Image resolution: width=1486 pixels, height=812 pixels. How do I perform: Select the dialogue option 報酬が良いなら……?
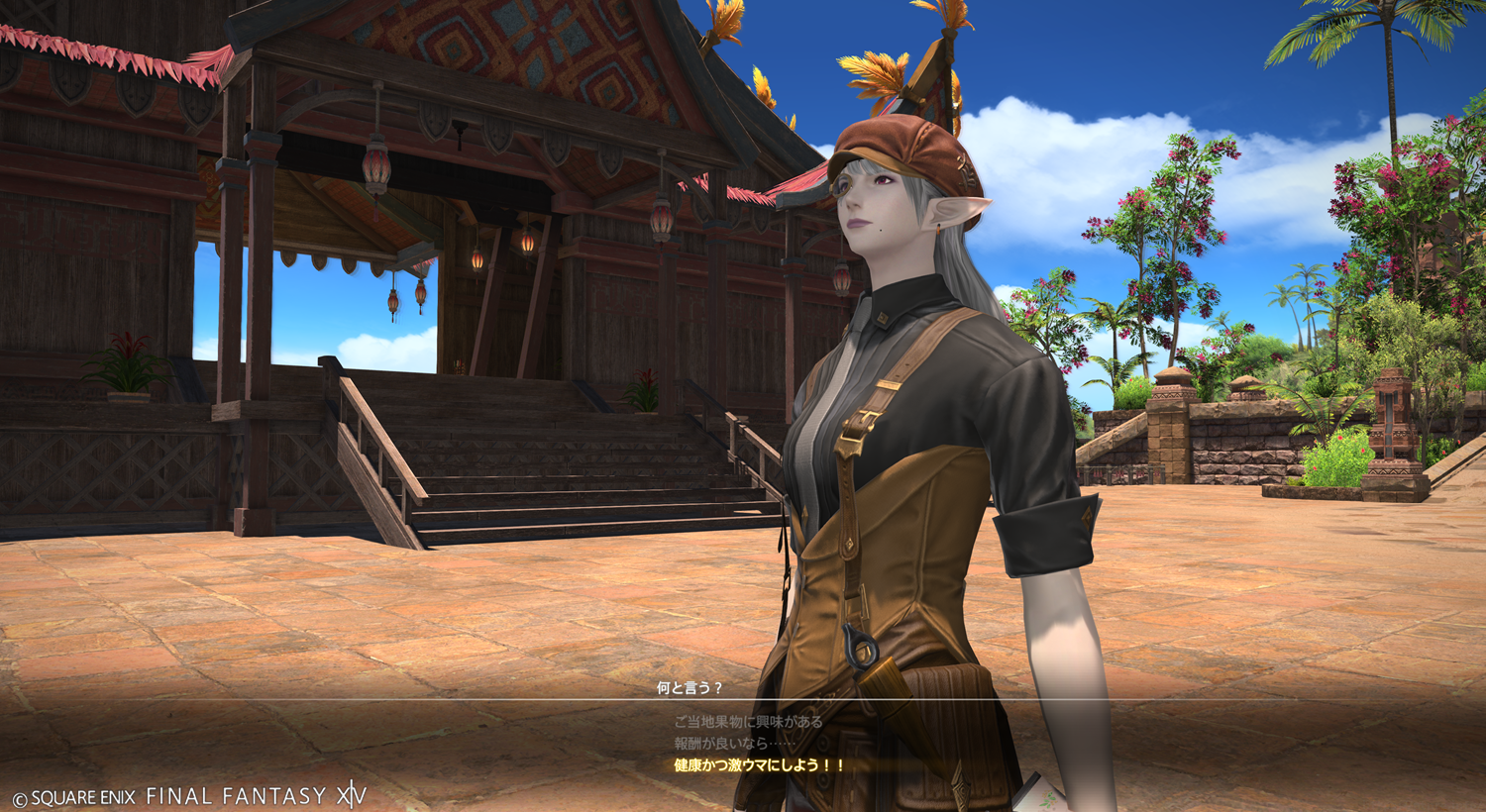tap(734, 743)
